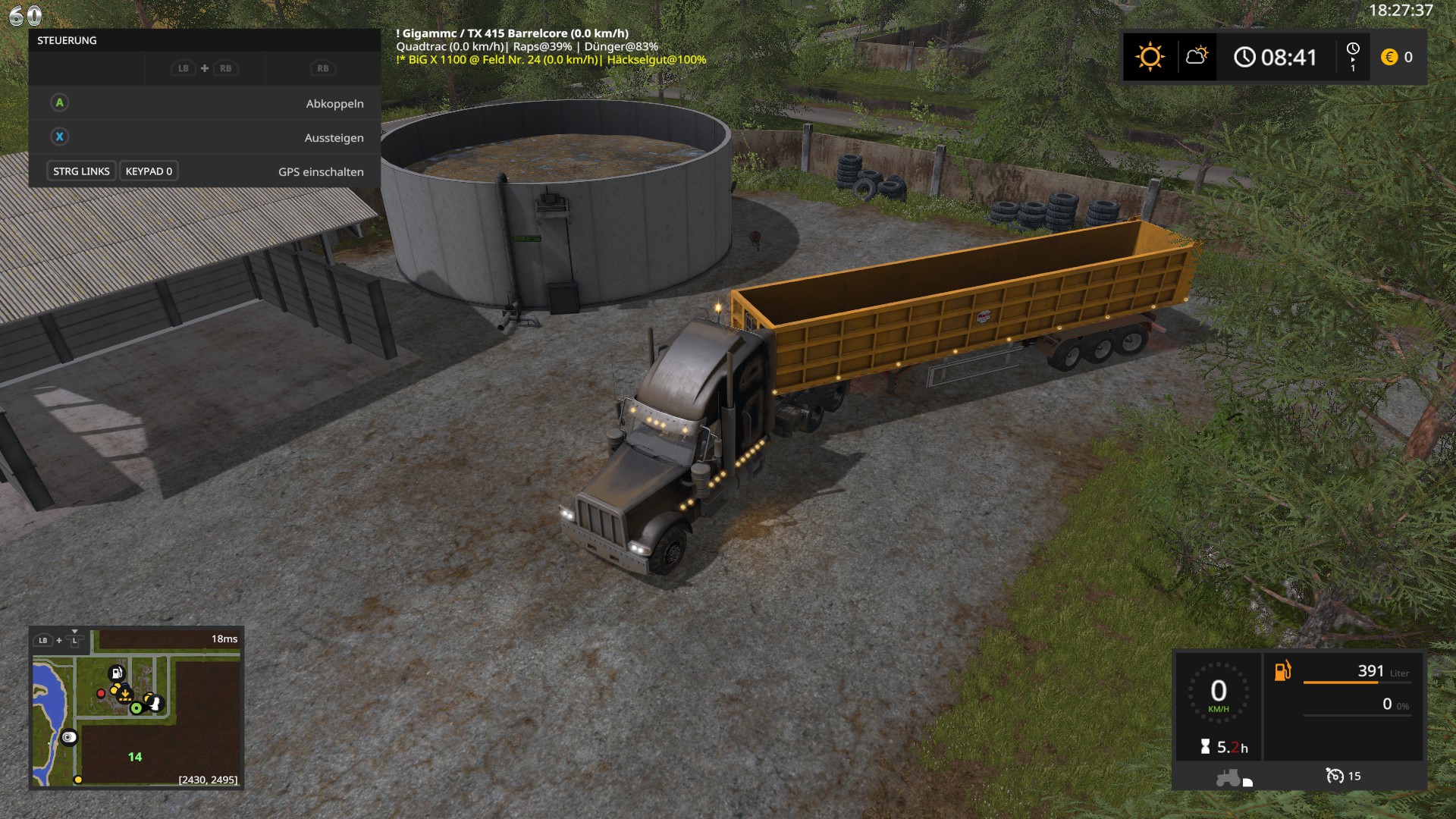The height and width of the screenshot is (819, 1456).
Task: Select the fuel station marker on minimap
Action: click(116, 673)
